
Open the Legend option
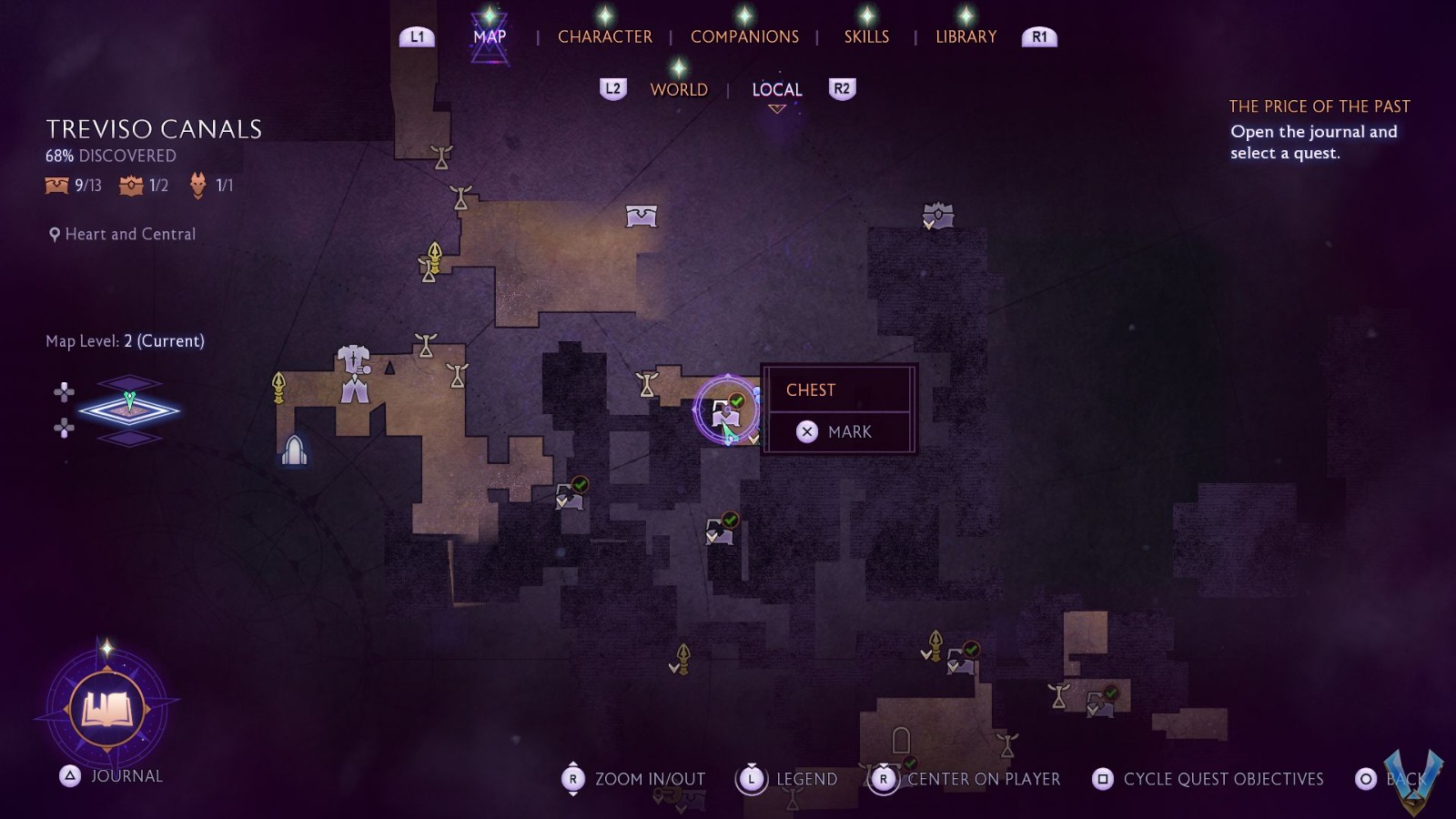pos(788,779)
